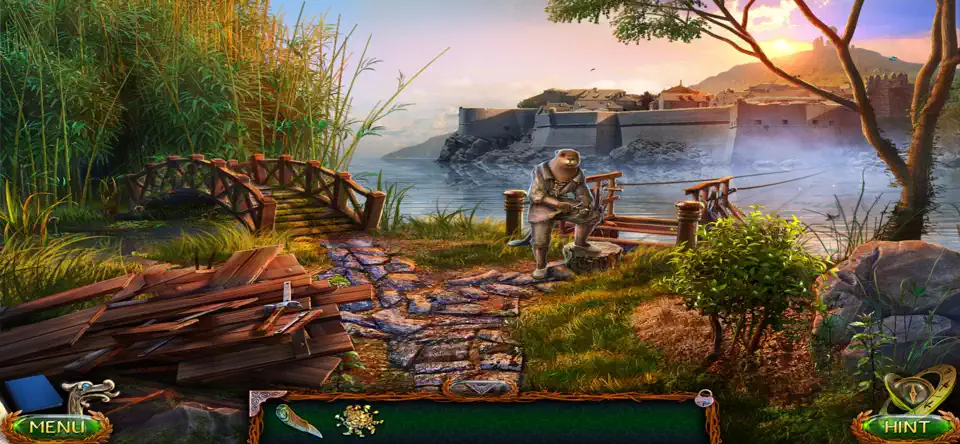This screenshot has height=444, width=960.
Task: Use the Hint button
Action: 903,428
